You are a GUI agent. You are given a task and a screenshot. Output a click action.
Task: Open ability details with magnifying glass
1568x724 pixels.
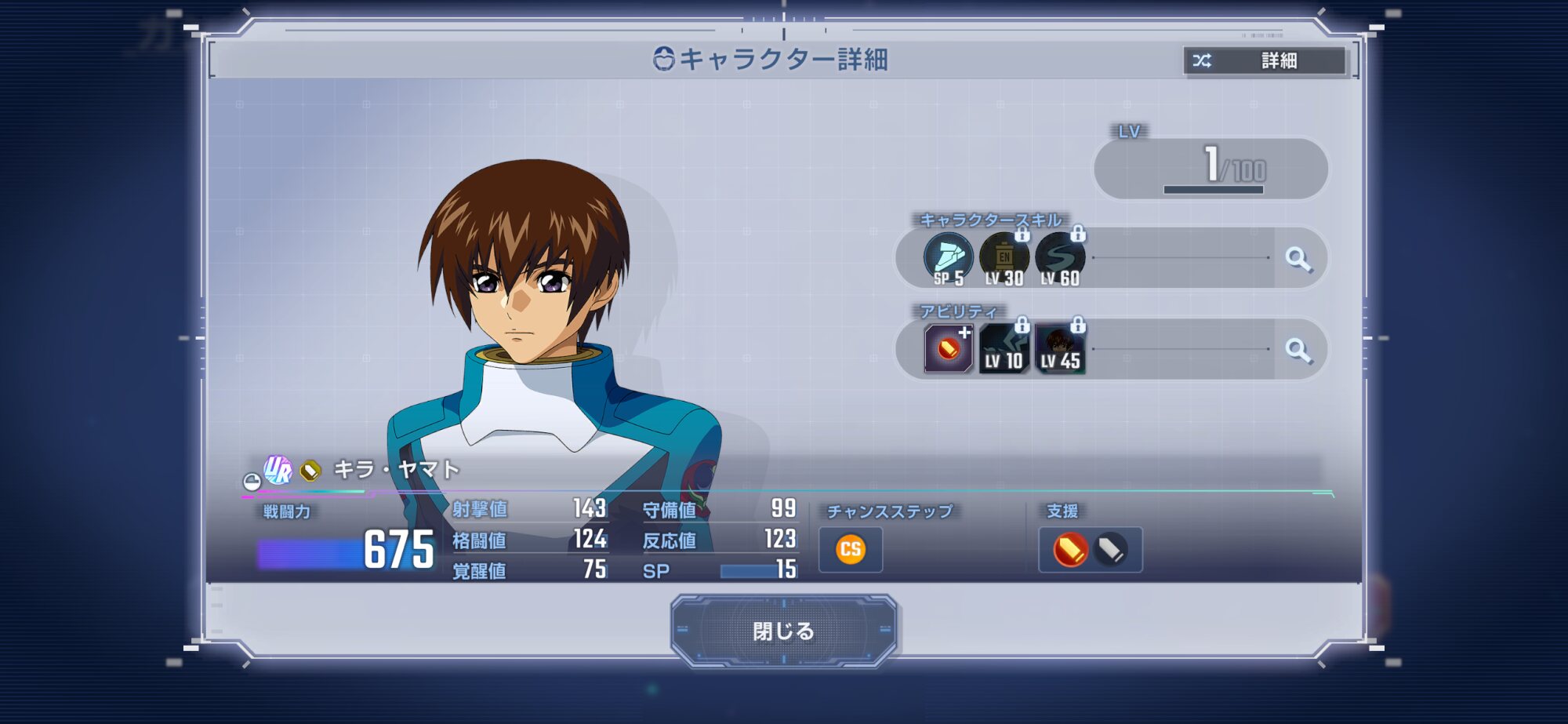click(1298, 350)
